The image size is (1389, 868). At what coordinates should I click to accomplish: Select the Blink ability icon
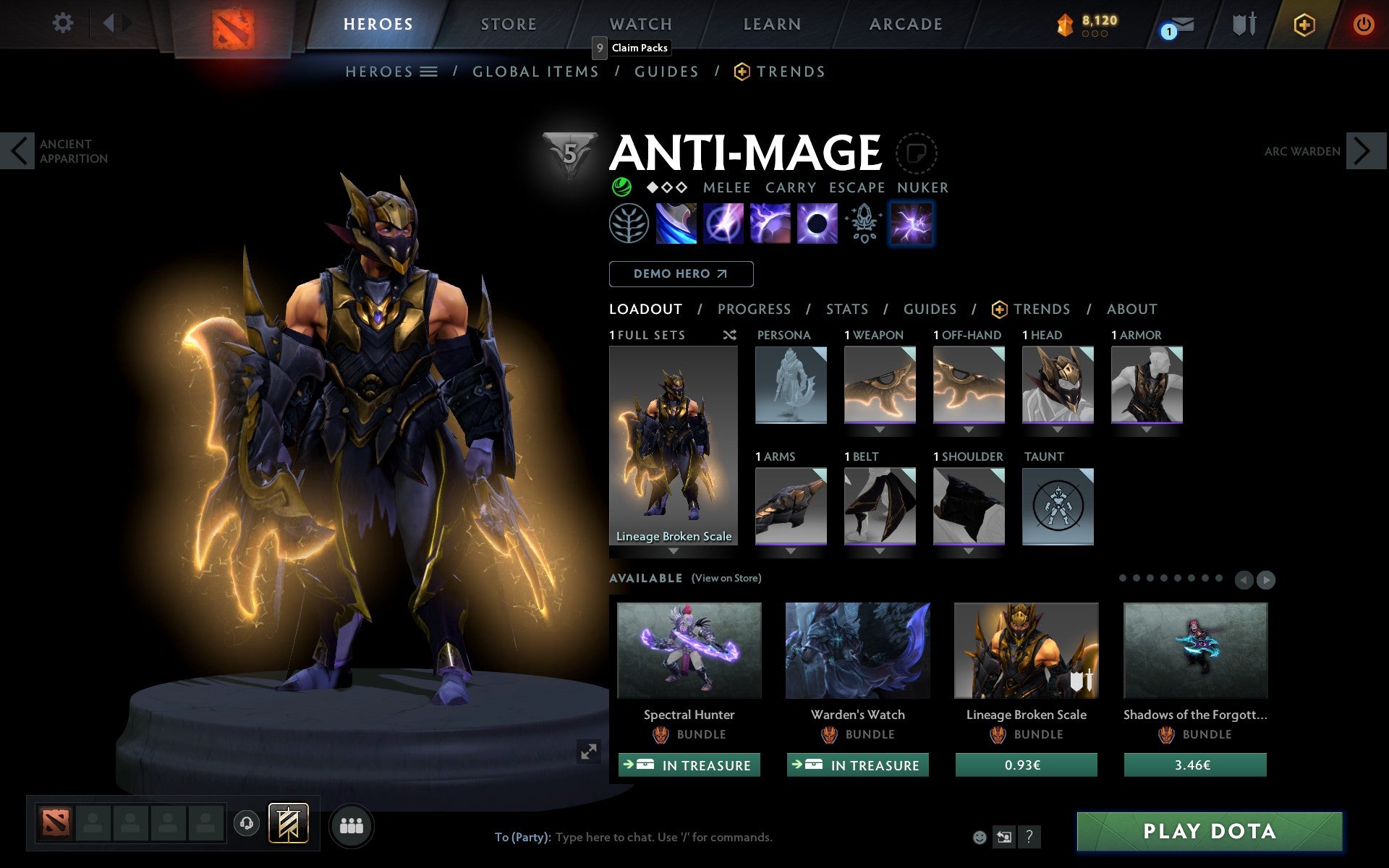(723, 224)
